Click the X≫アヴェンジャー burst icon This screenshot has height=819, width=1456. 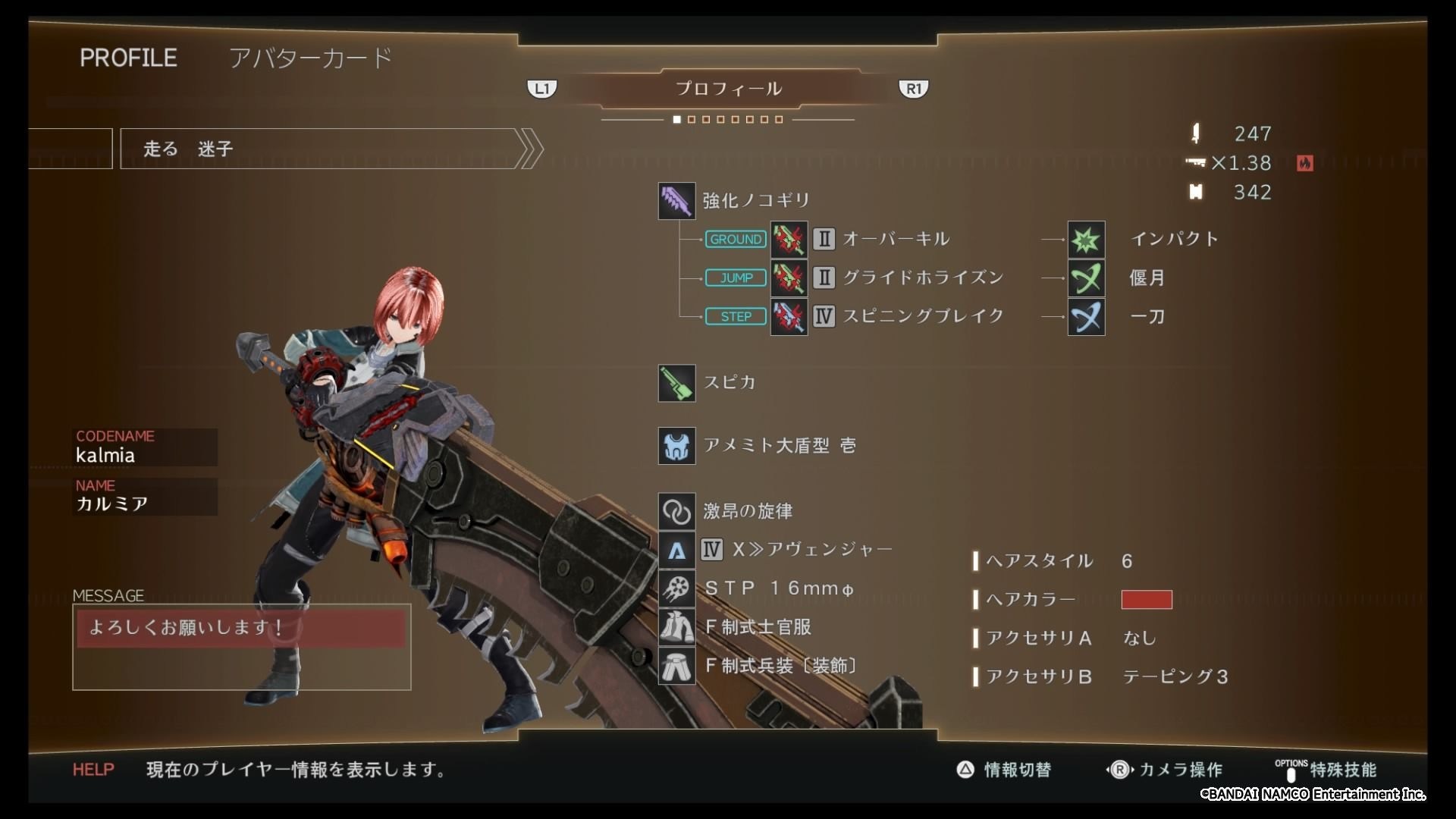(676, 549)
